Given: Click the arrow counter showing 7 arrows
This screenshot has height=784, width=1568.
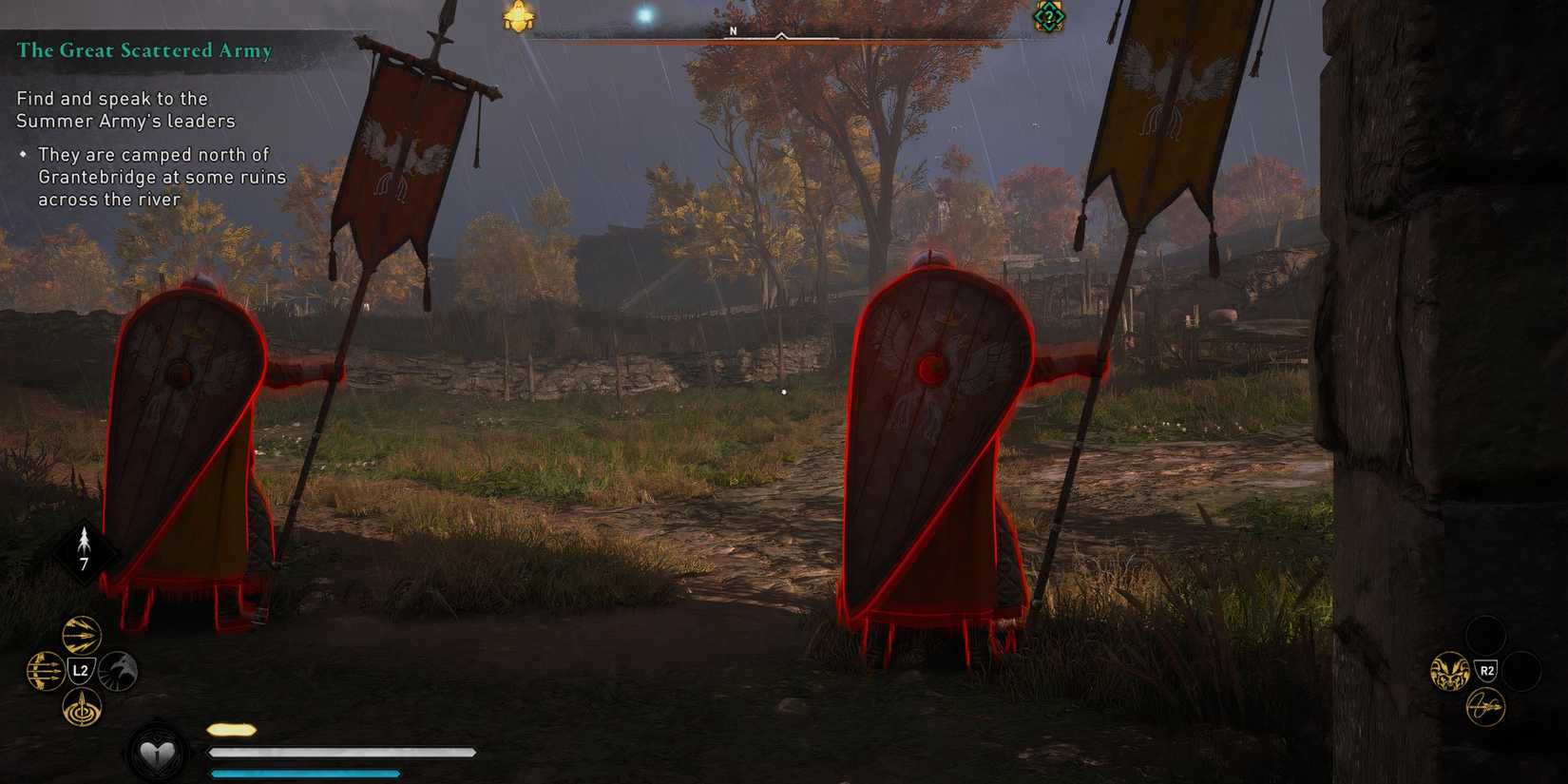Looking at the screenshot, I should [84, 547].
